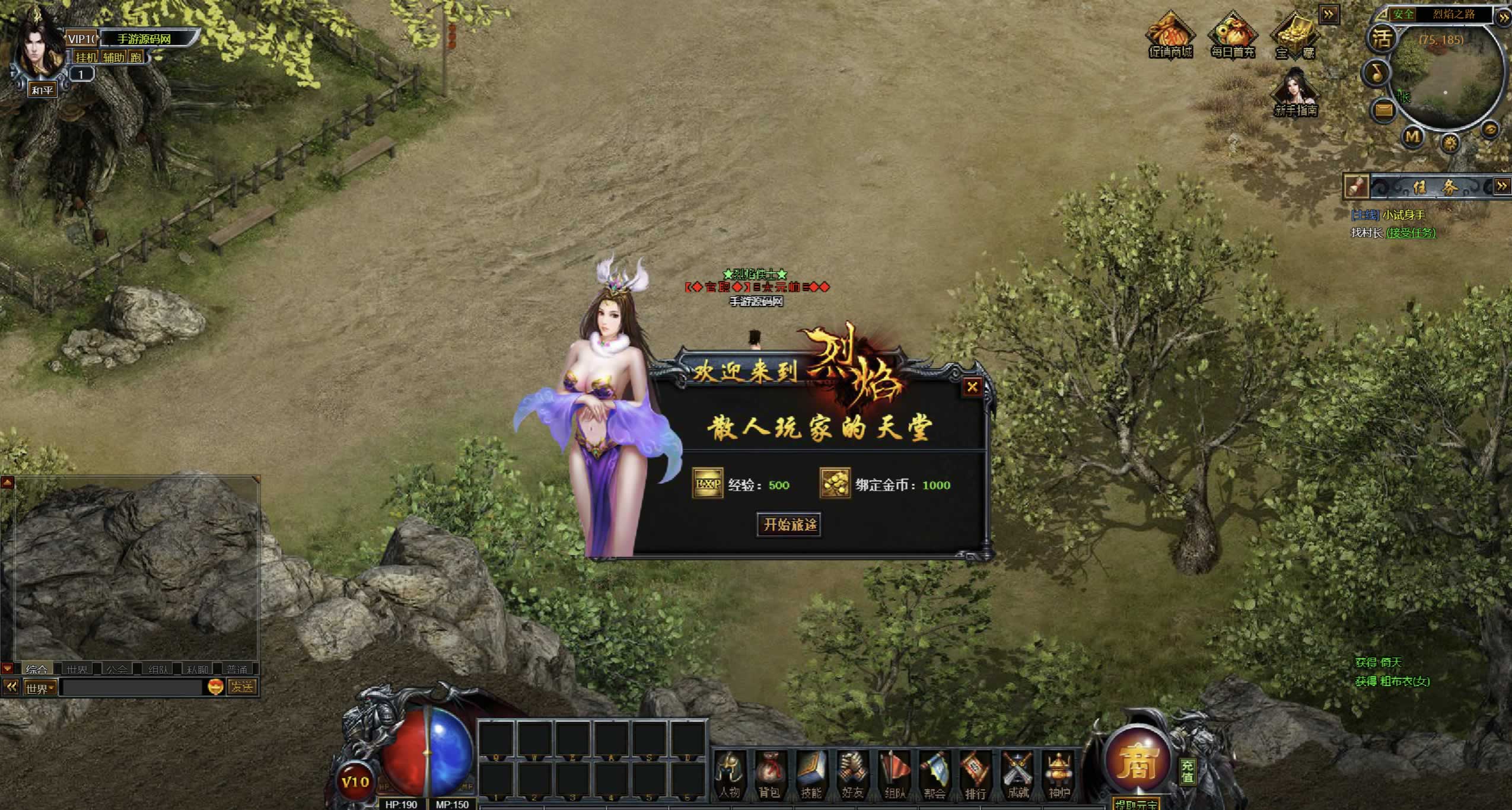Close the welcome dialog with the X

point(972,387)
